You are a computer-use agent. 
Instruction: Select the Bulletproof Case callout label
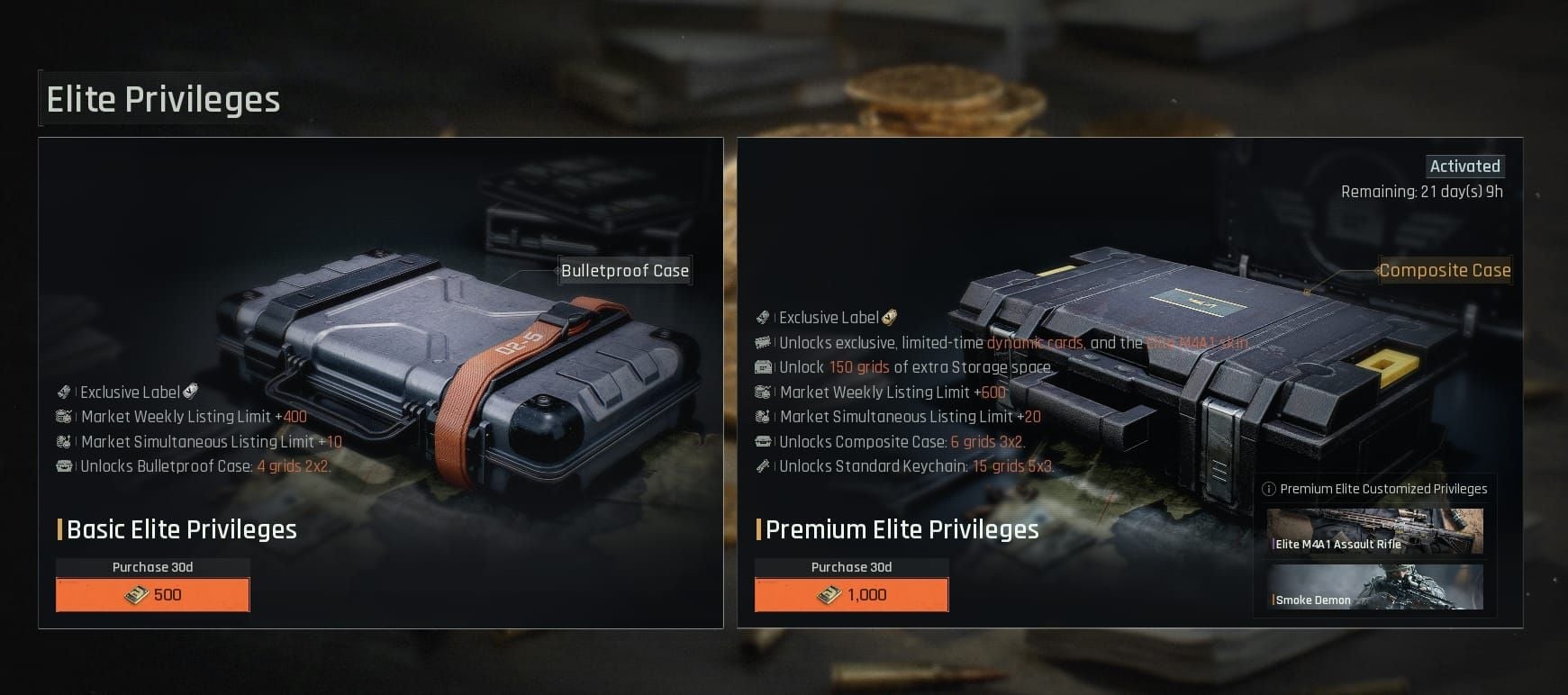[624, 270]
